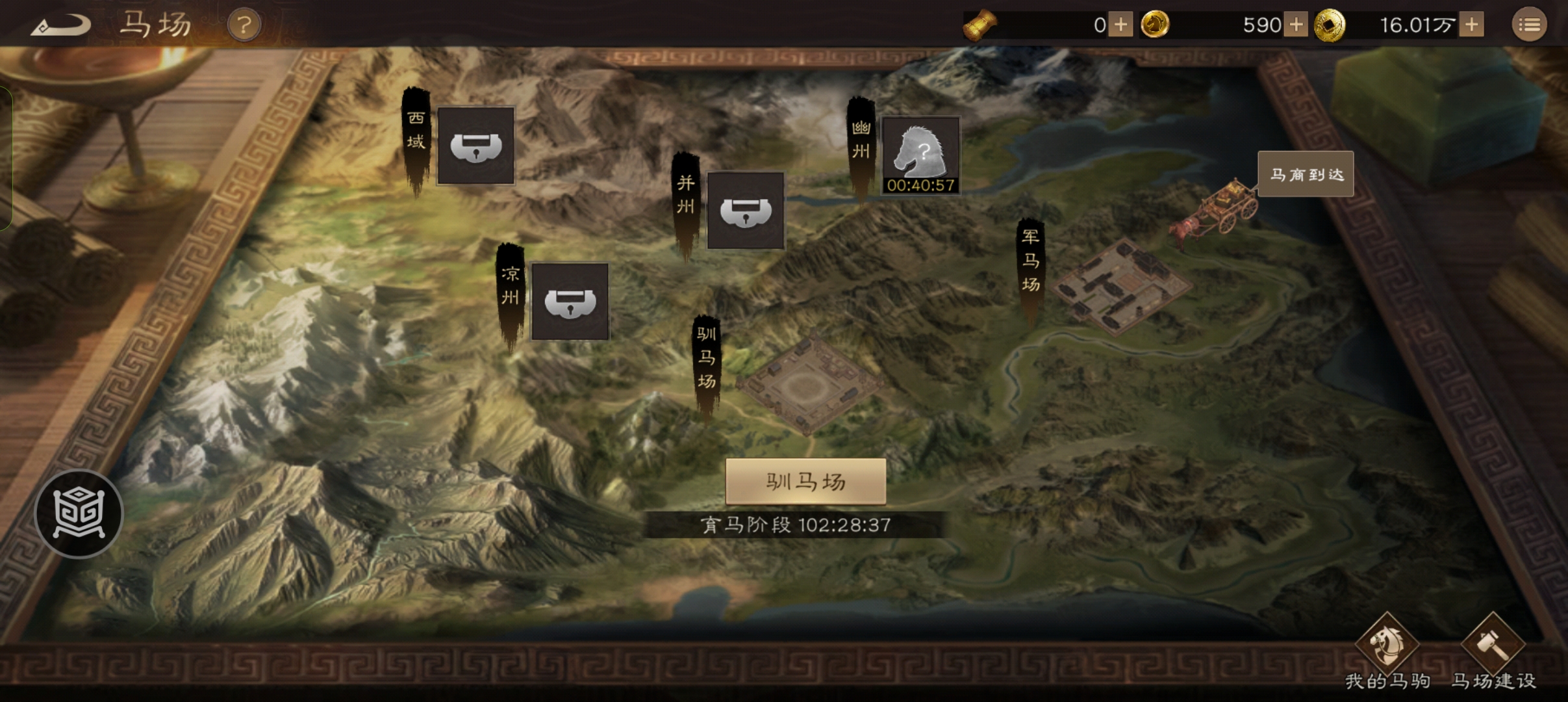This screenshot has height=702, width=1568.
Task: Tap the back arrow to exit the 马场
Action: (62, 24)
